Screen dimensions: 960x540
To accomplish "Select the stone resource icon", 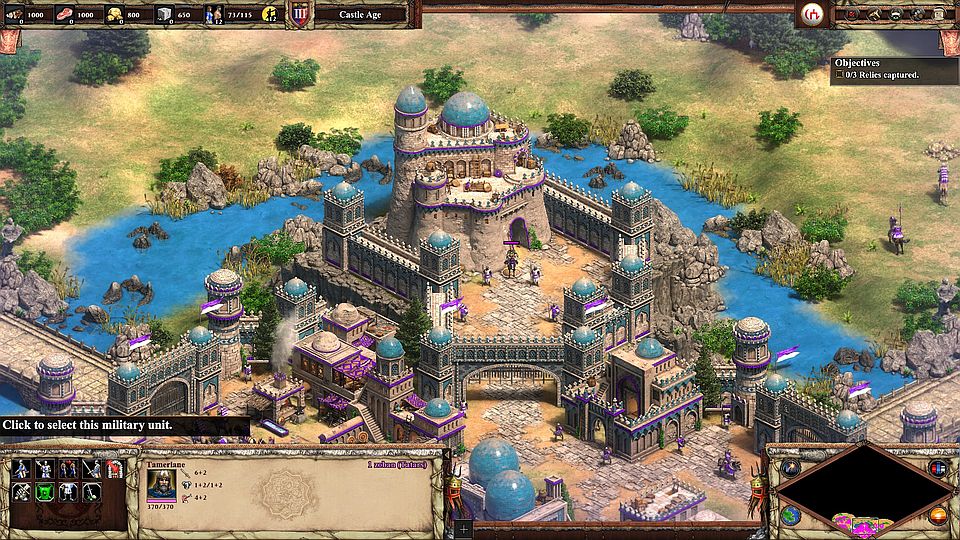I will coord(166,14).
